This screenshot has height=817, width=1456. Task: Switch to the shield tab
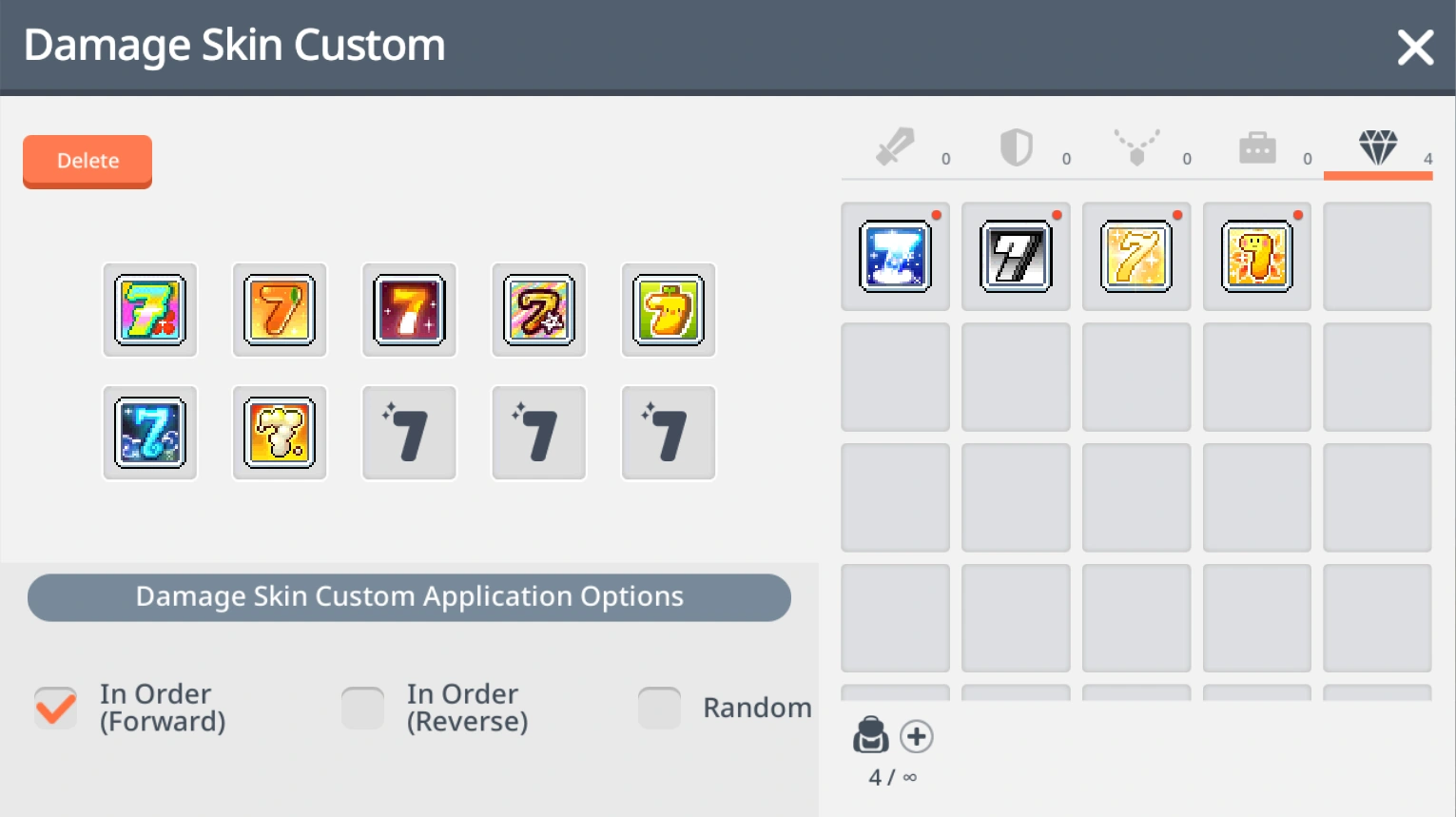tap(1015, 146)
